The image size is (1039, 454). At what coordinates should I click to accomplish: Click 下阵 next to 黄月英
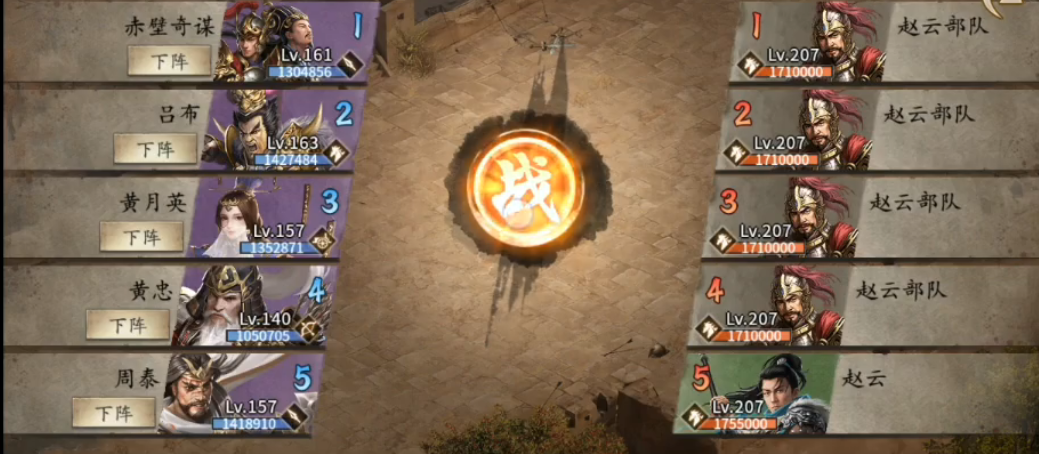tap(141, 236)
